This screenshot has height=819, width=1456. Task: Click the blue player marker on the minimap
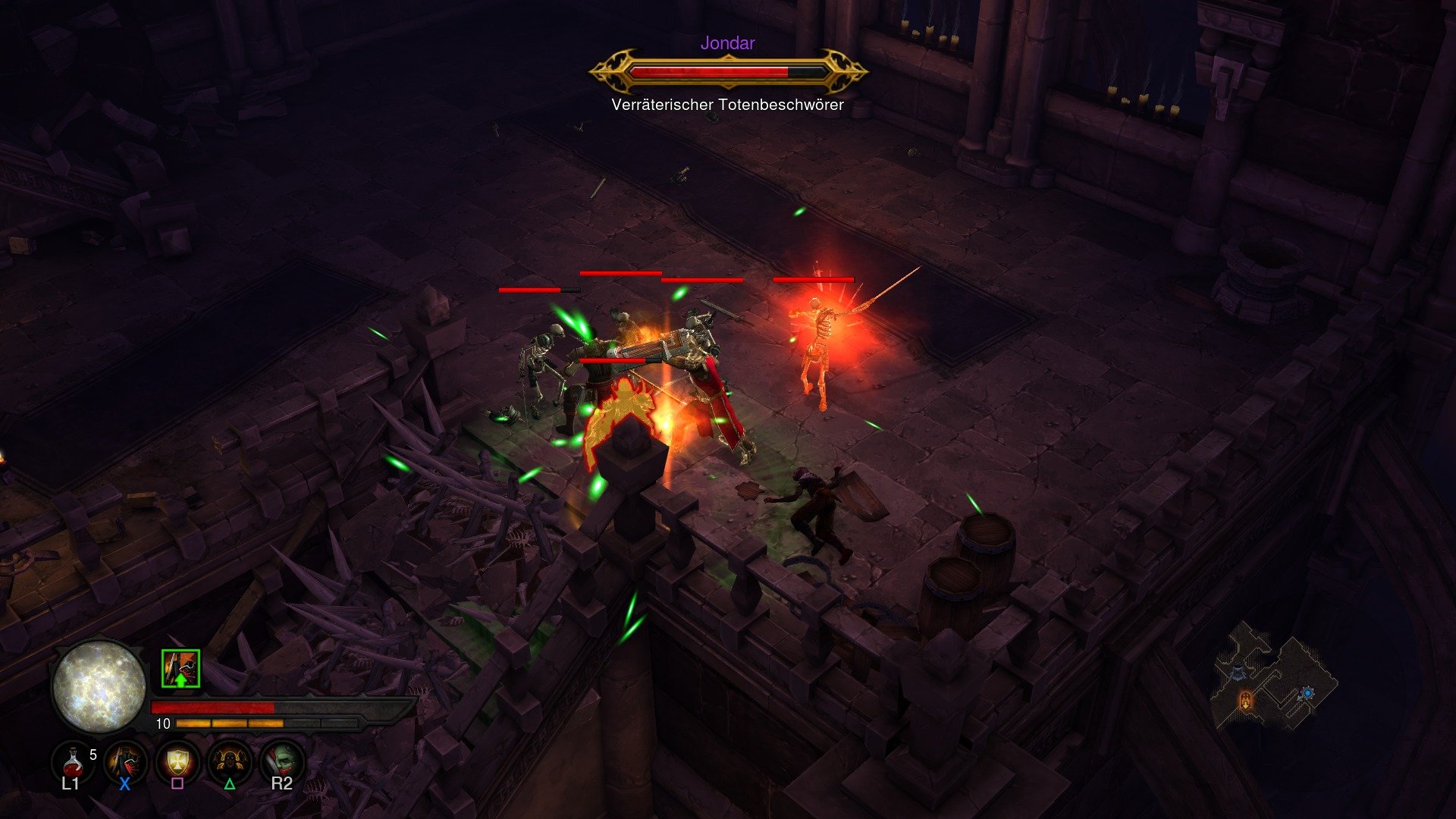pos(1307,692)
